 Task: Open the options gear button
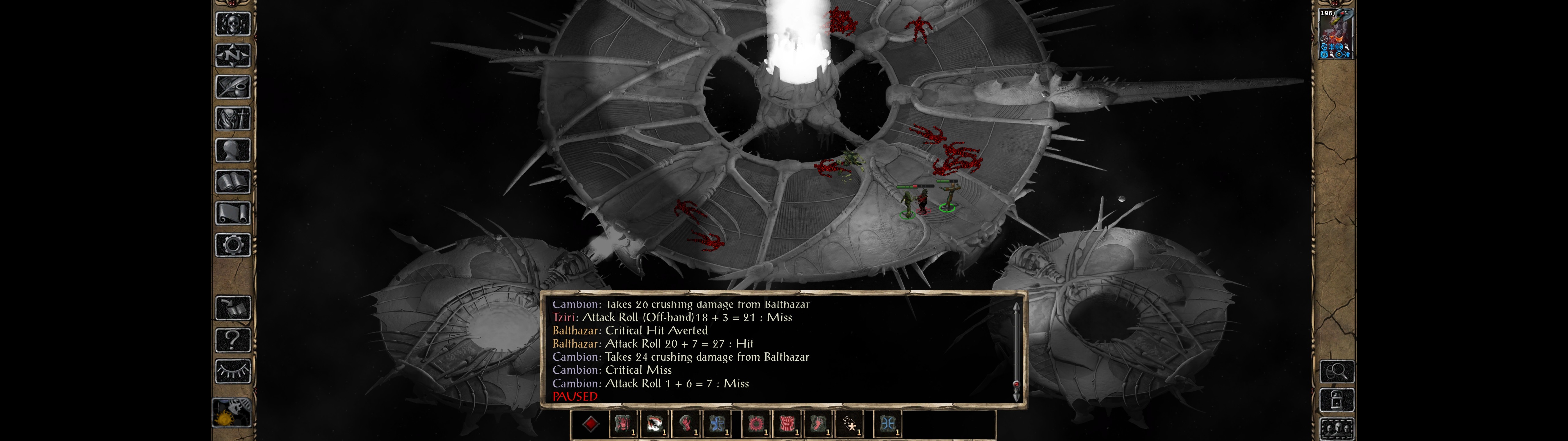(x=232, y=246)
